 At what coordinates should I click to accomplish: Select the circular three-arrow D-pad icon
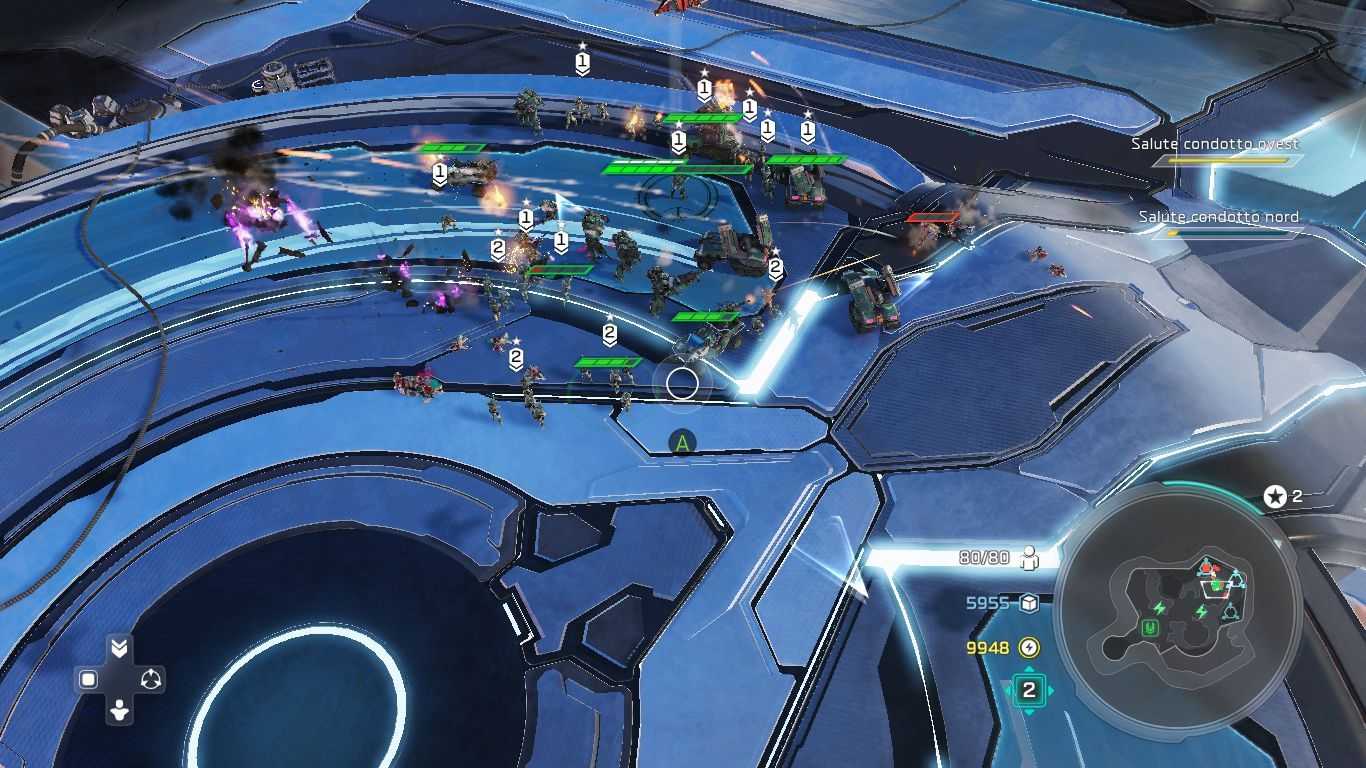151,680
